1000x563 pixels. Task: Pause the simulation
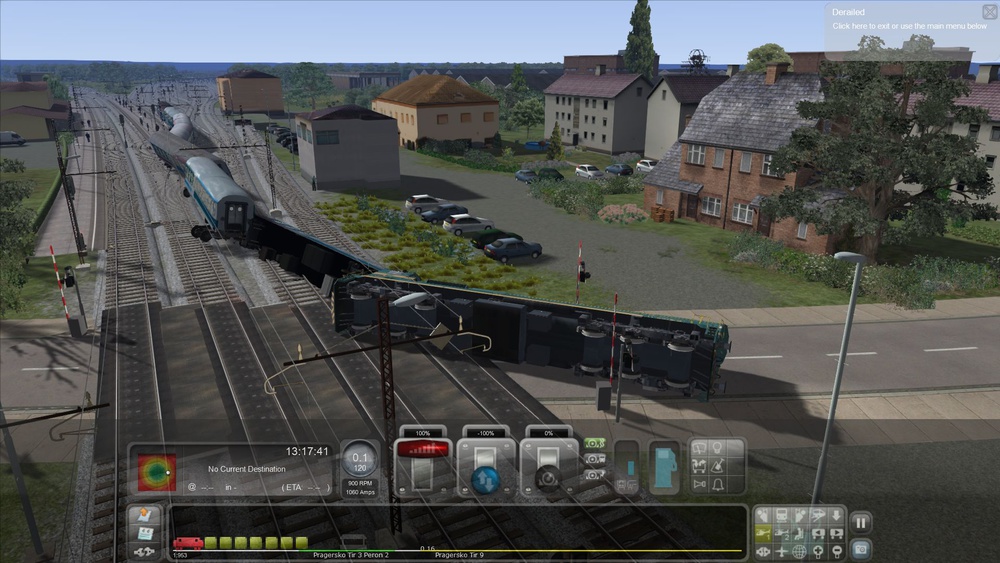point(860,521)
